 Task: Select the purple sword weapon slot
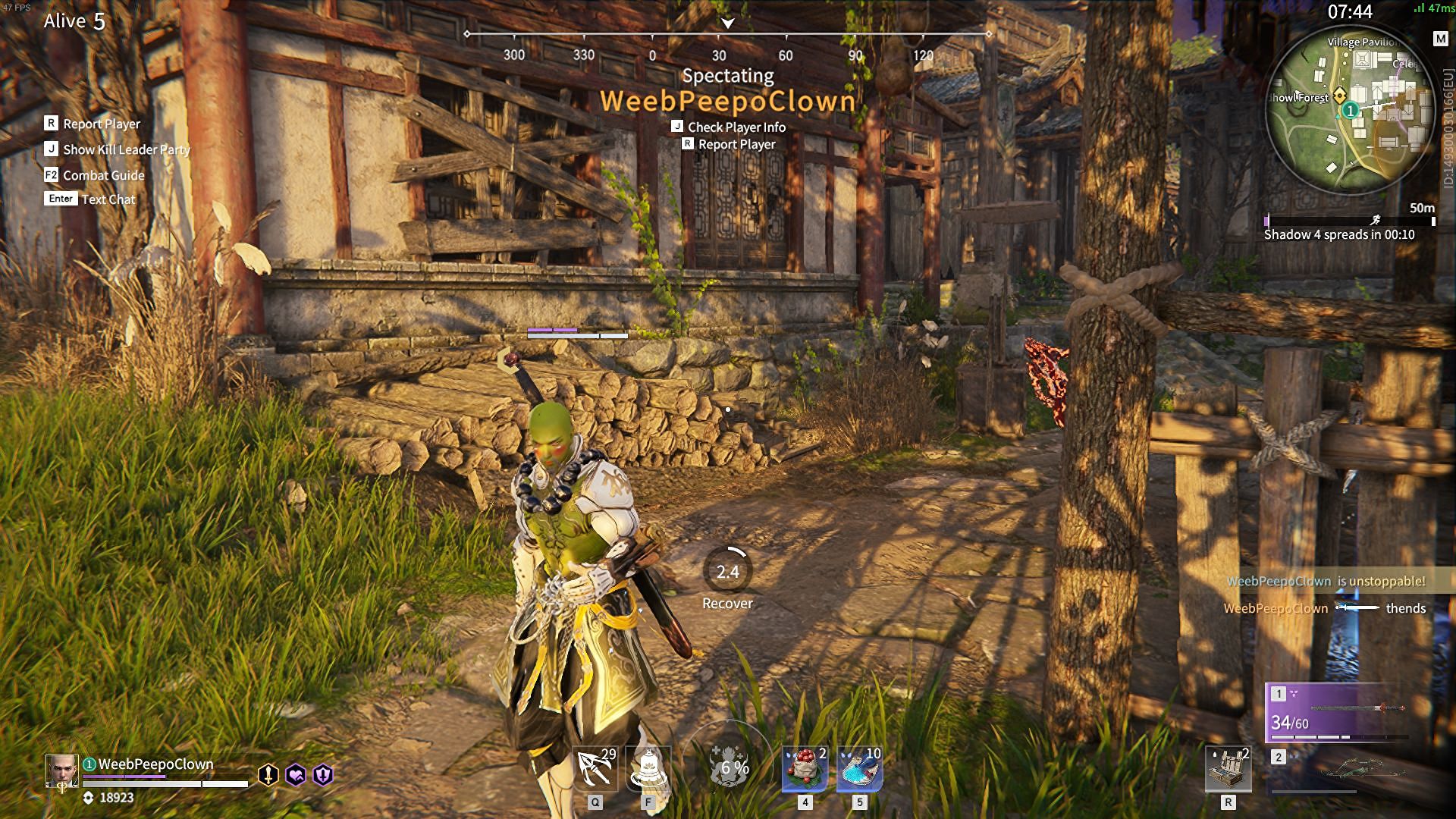click(x=1338, y=711)
